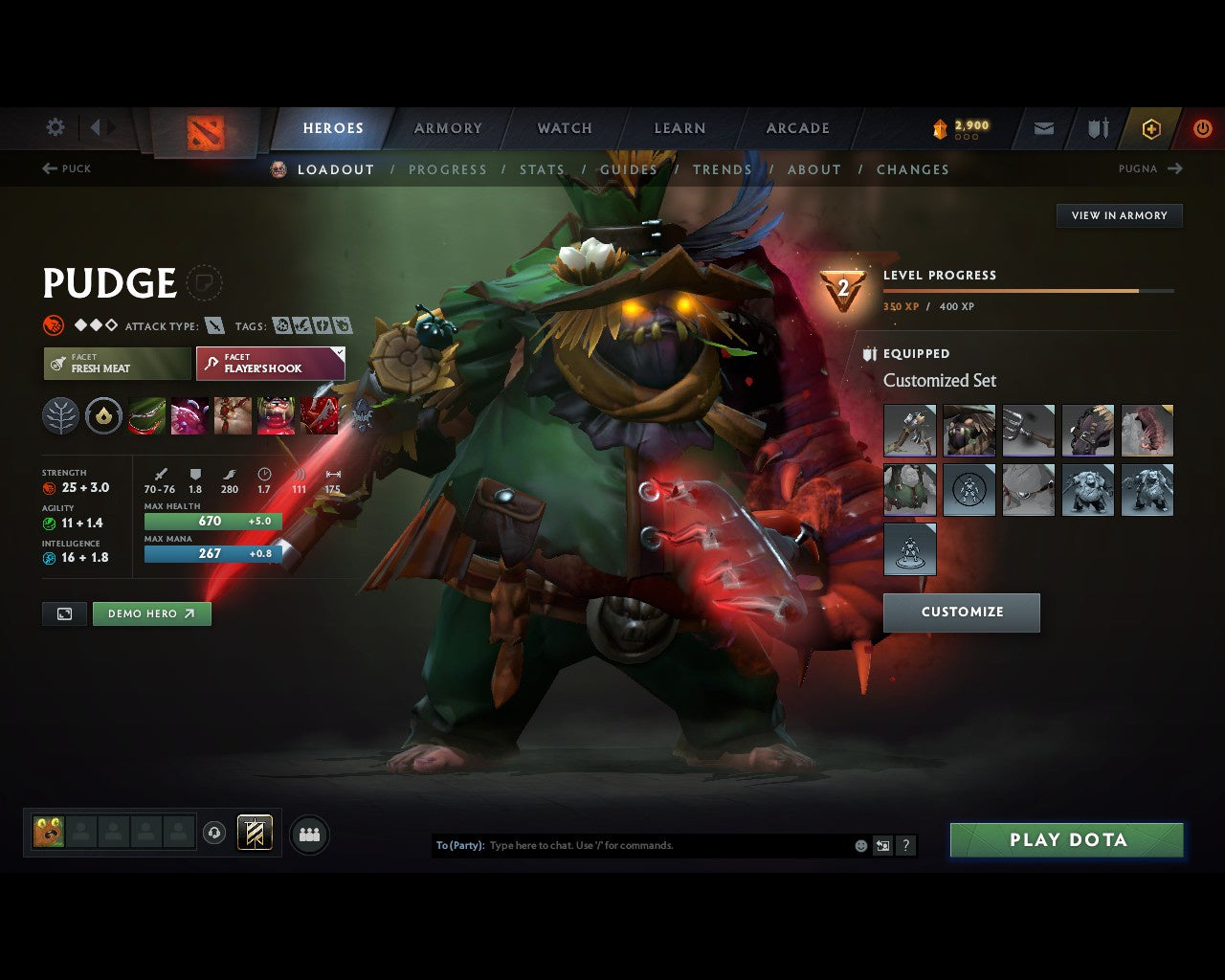Click the PLAY DOTA button
The width and height of the screenshot is (1225, 980).
(1067, 840)
